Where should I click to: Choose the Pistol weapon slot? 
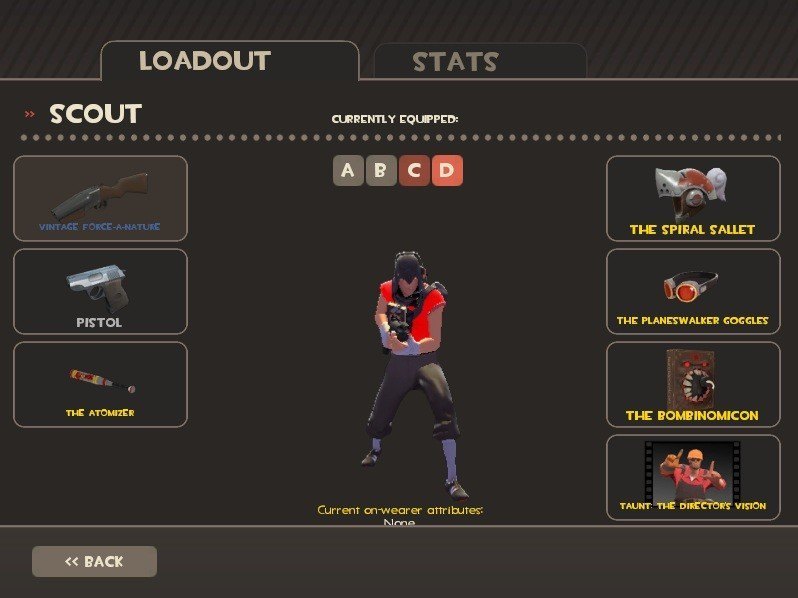(100, 291)
